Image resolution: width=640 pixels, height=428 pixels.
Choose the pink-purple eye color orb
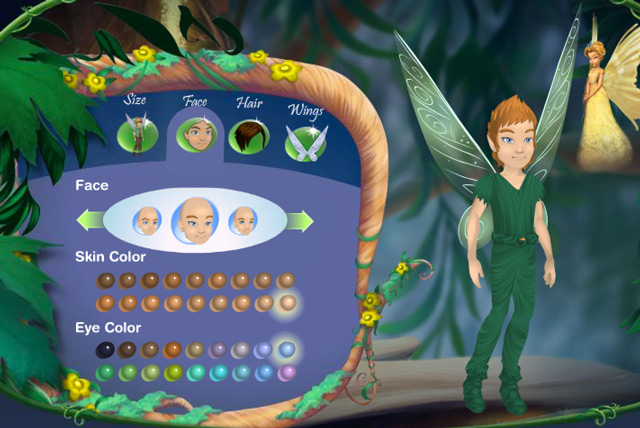click(287, 373)
